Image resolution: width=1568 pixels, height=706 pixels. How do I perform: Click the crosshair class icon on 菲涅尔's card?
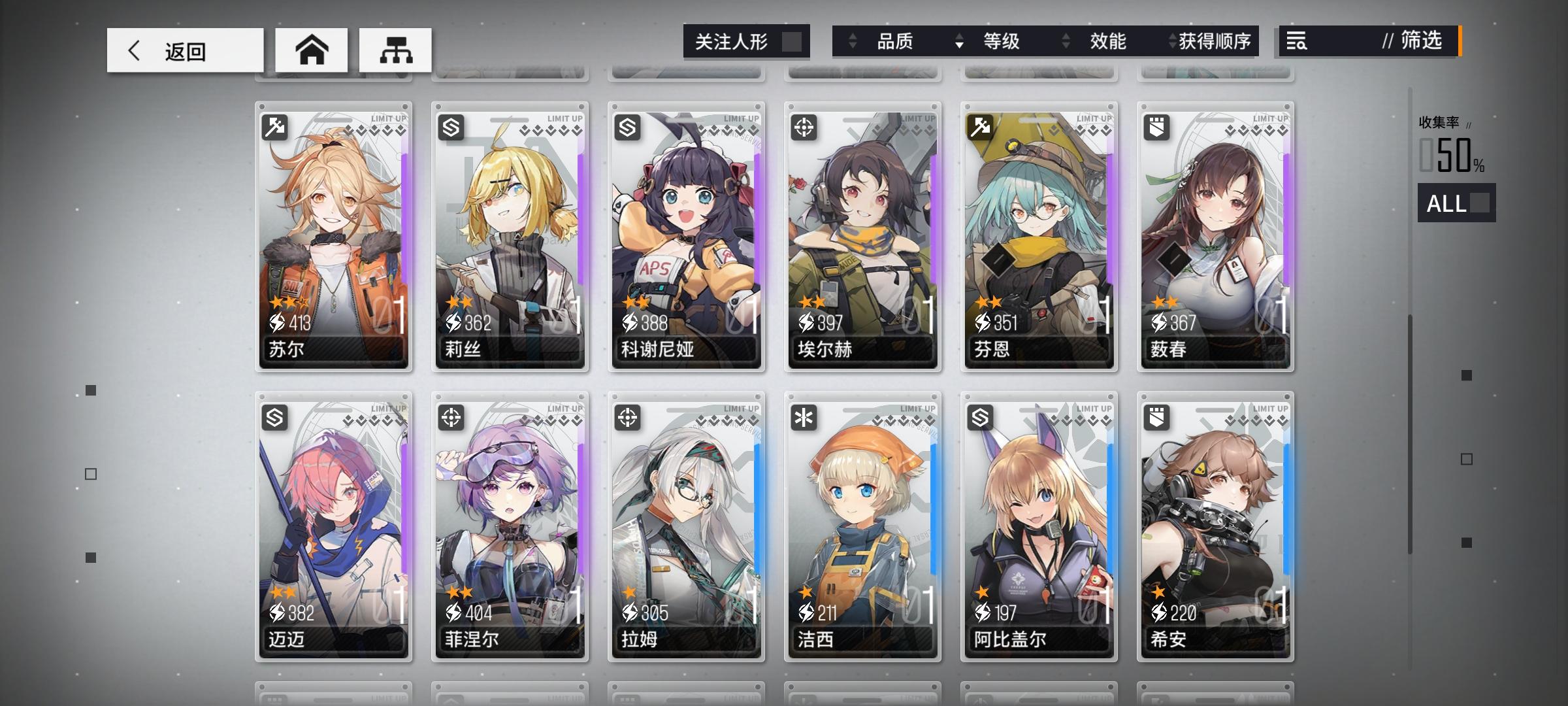pyautogui.click(x=451, y=418)
